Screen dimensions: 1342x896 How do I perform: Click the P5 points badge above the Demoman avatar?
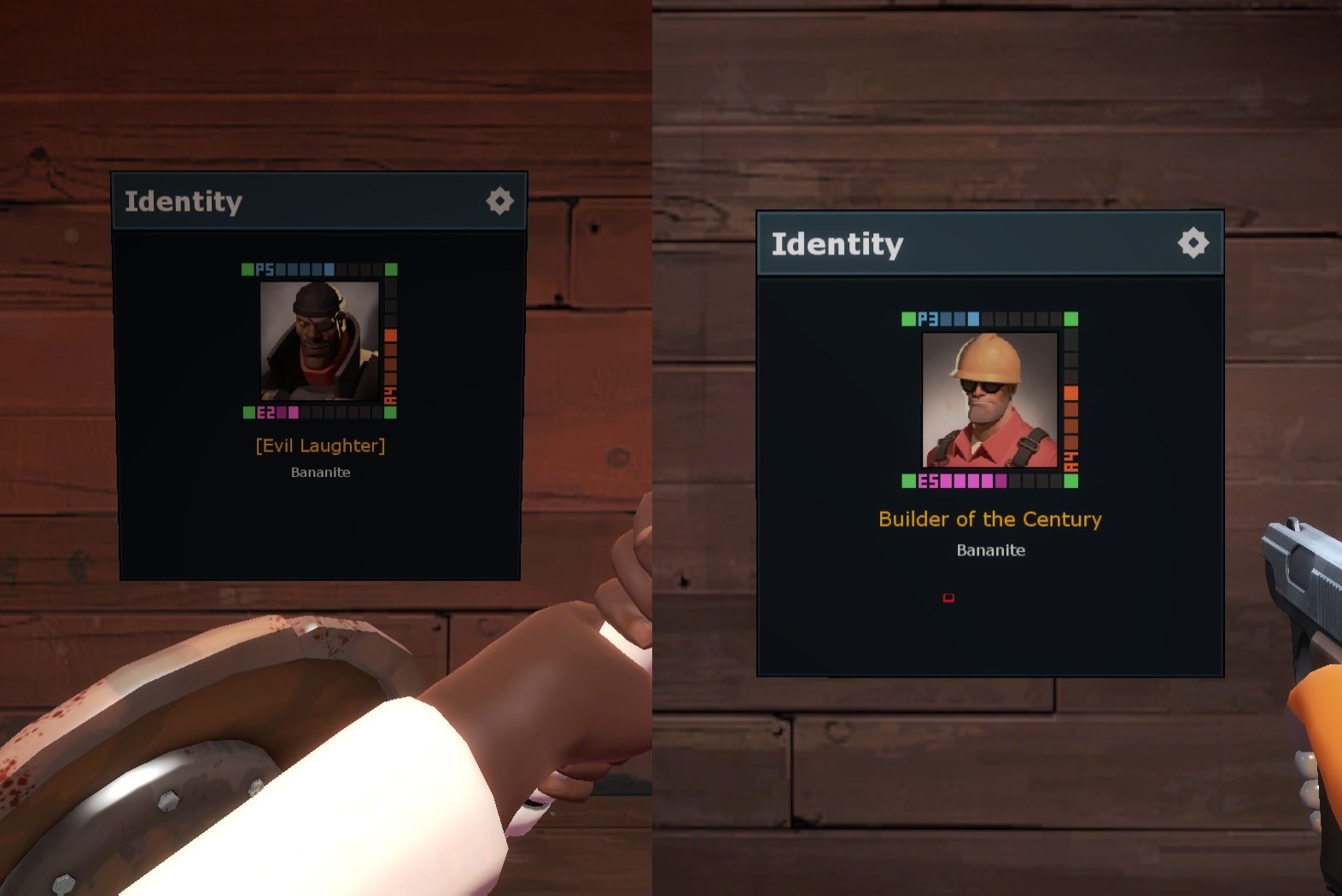[x=265, y=269]
